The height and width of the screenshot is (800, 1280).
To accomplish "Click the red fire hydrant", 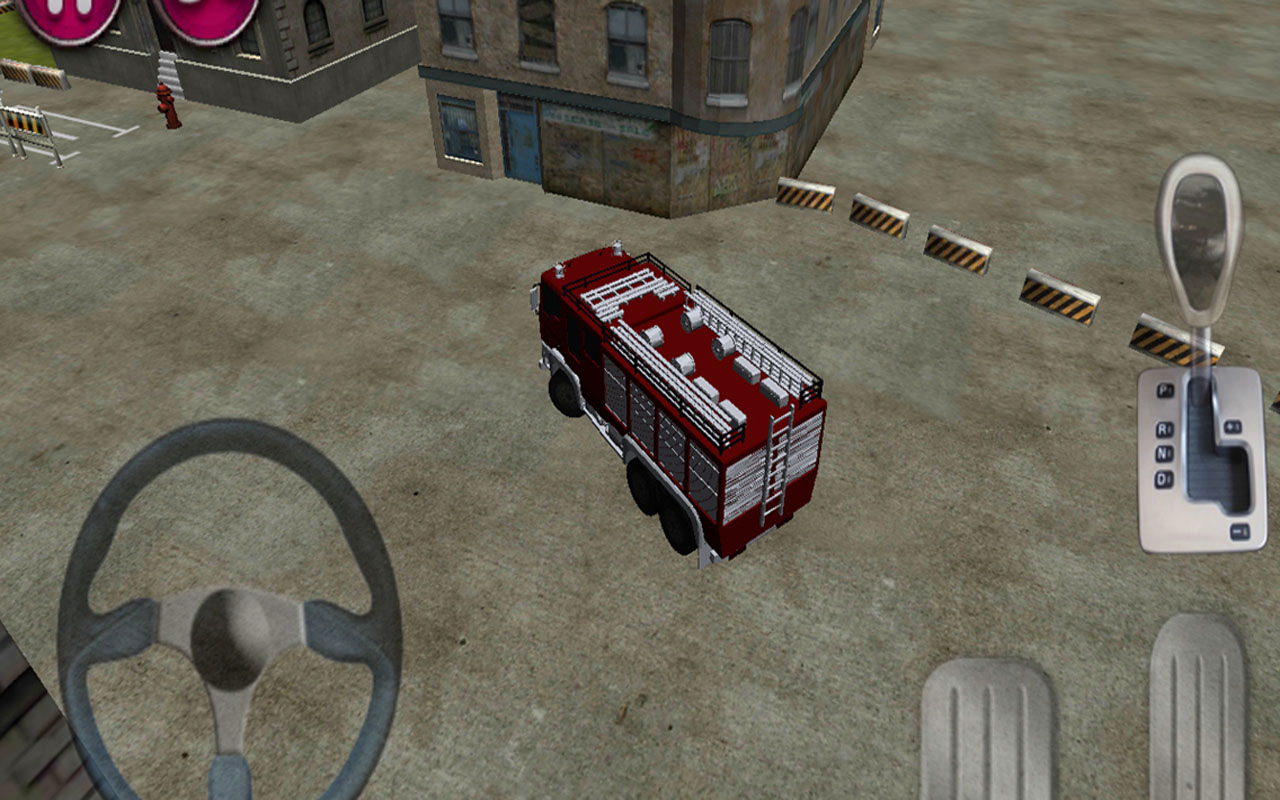I will pyautogui.click(x=166, y=110).
